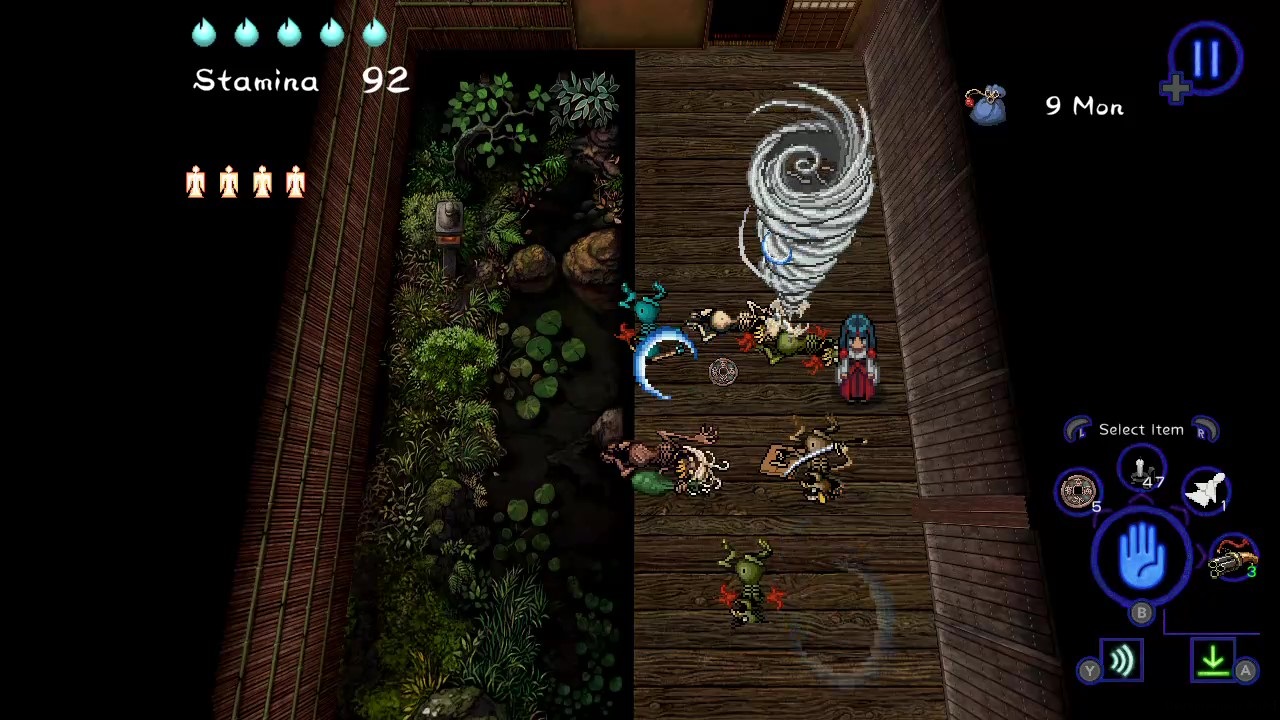Click the blue-haired shrine maiden sprite
1280x720 pixels.
coord(857,355)
